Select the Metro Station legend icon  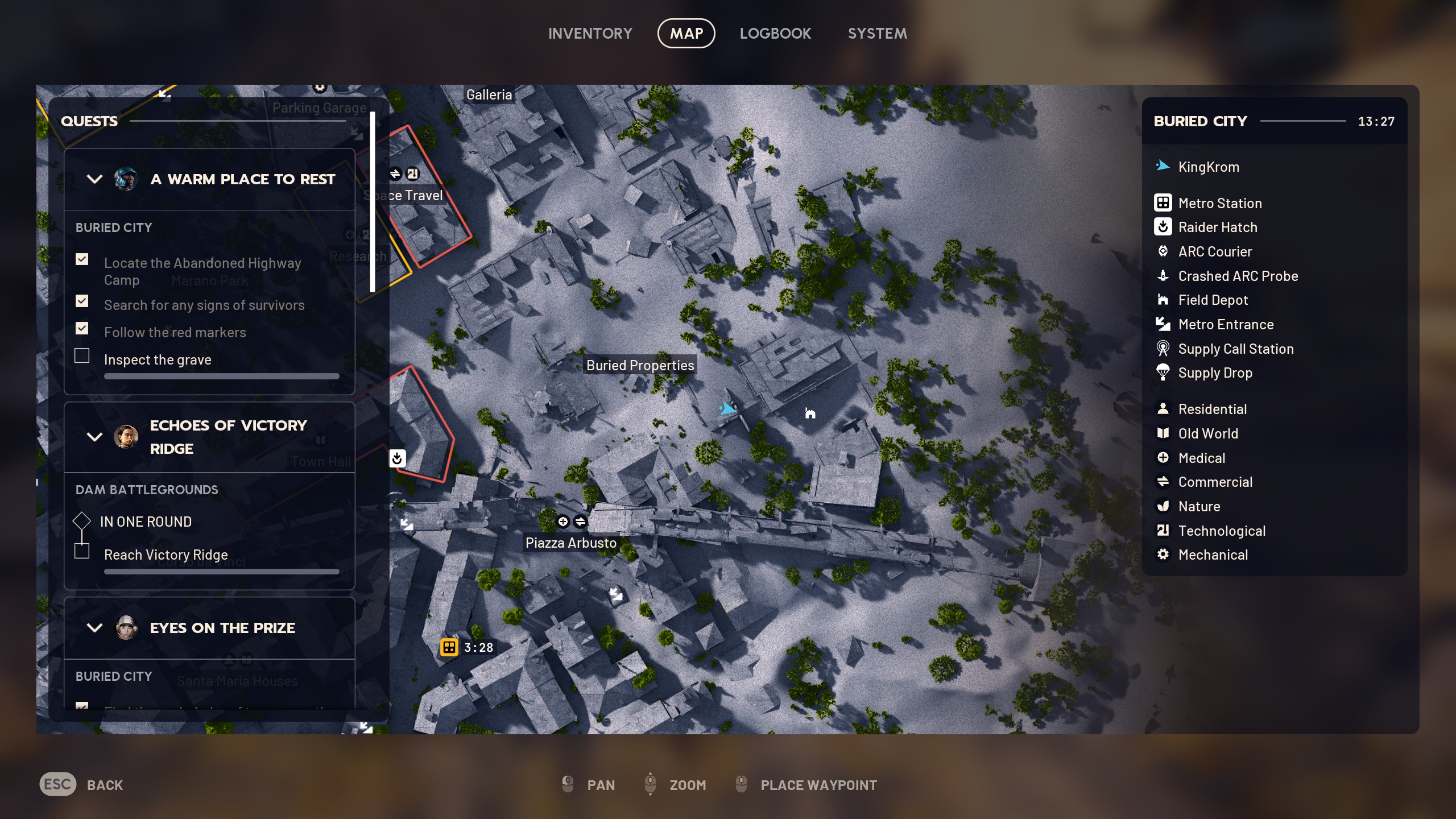point(1163,203)
